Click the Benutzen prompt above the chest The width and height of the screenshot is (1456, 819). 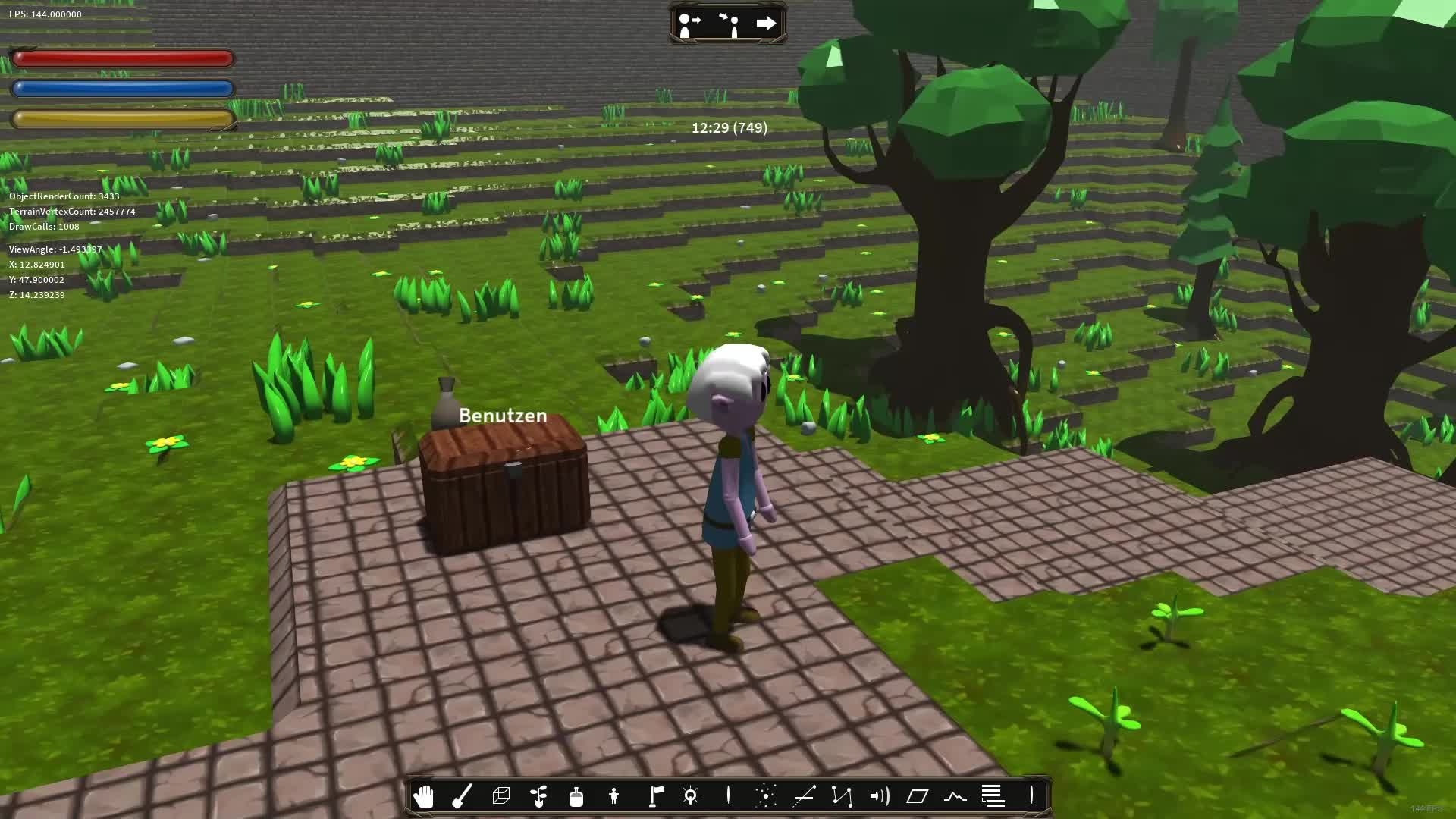click(x=503, y=415)
